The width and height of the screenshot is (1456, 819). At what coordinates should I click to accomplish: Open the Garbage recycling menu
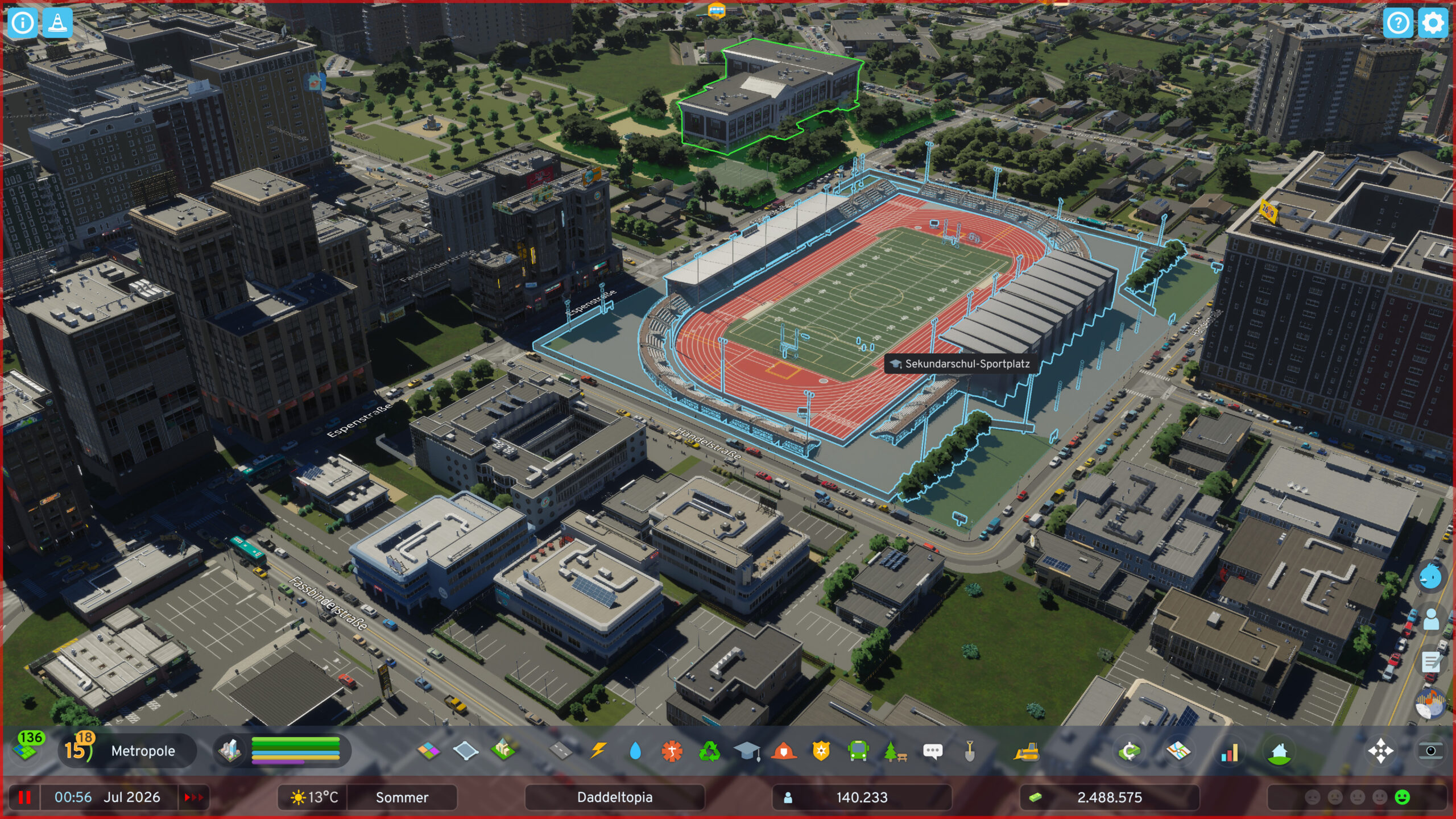(709, 751)
